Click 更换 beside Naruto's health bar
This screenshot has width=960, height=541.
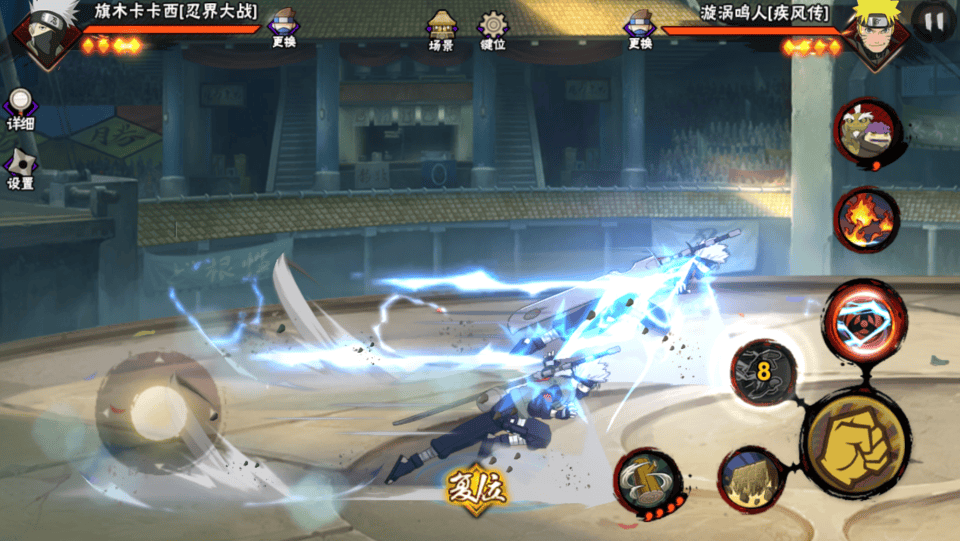click(x=640, y=28)
